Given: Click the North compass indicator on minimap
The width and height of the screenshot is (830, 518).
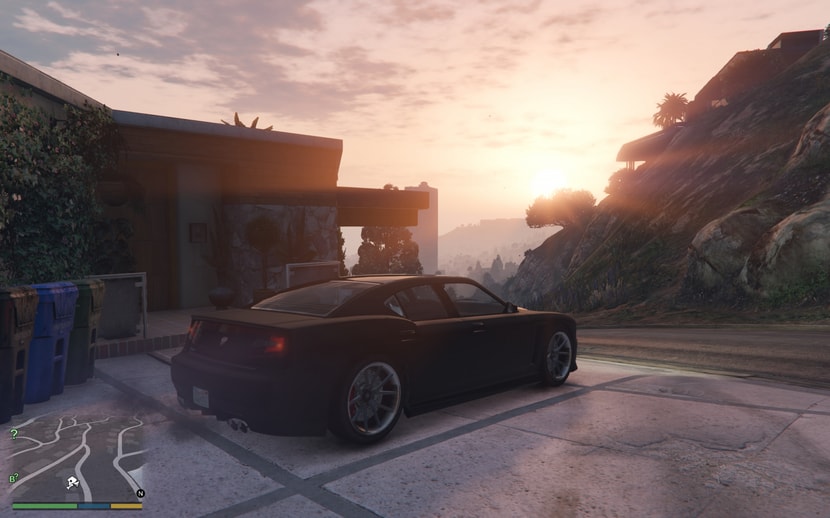Looking at the screenshot, I should pyautogui.click(x=140, y=493).
